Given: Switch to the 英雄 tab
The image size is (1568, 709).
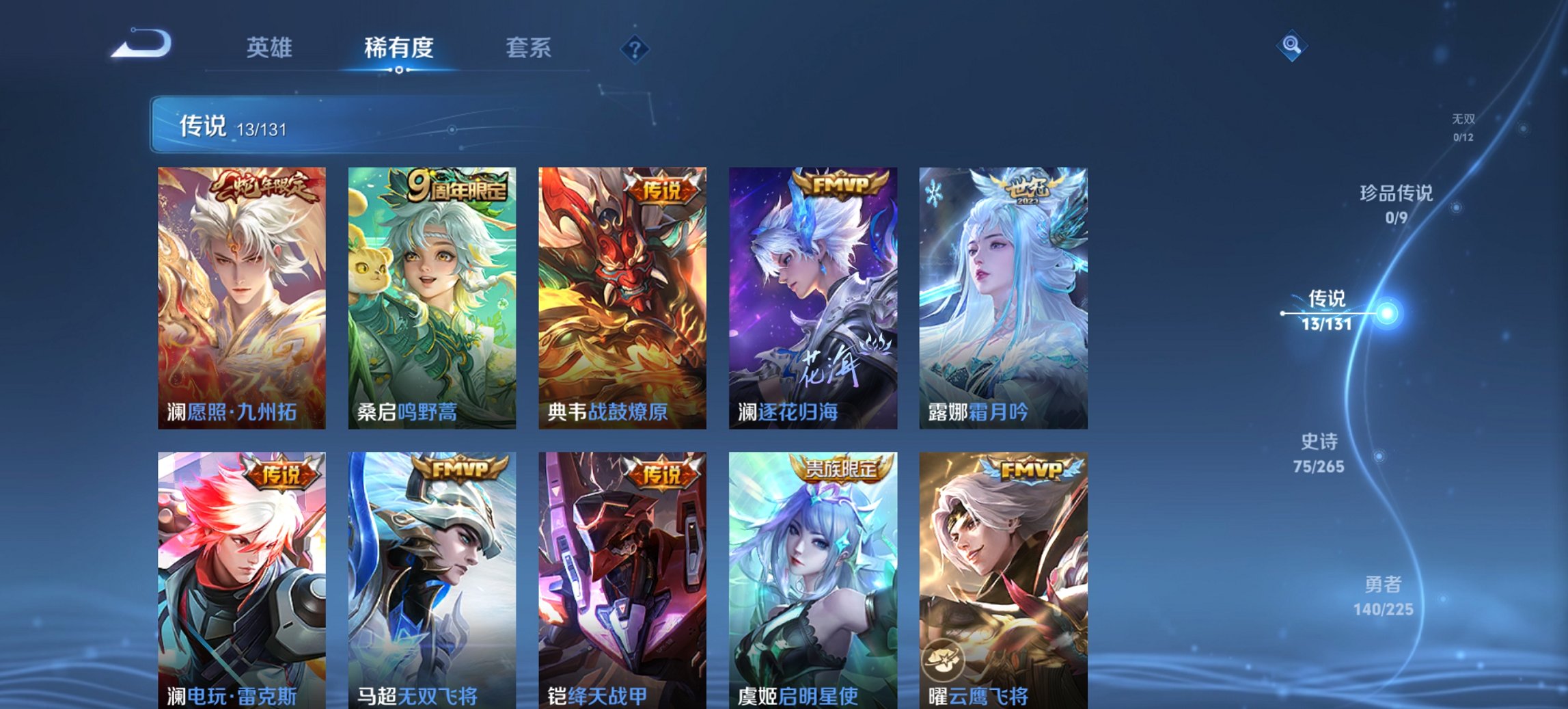Looking at the screenshot, I should point(271,48).
